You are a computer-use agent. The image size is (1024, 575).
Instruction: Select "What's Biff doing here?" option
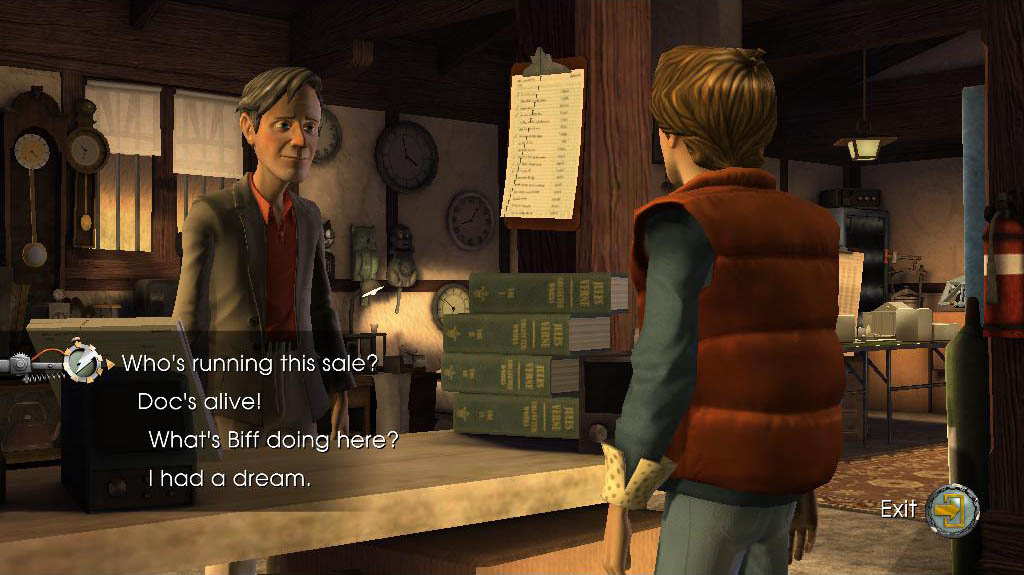(273, 440)
